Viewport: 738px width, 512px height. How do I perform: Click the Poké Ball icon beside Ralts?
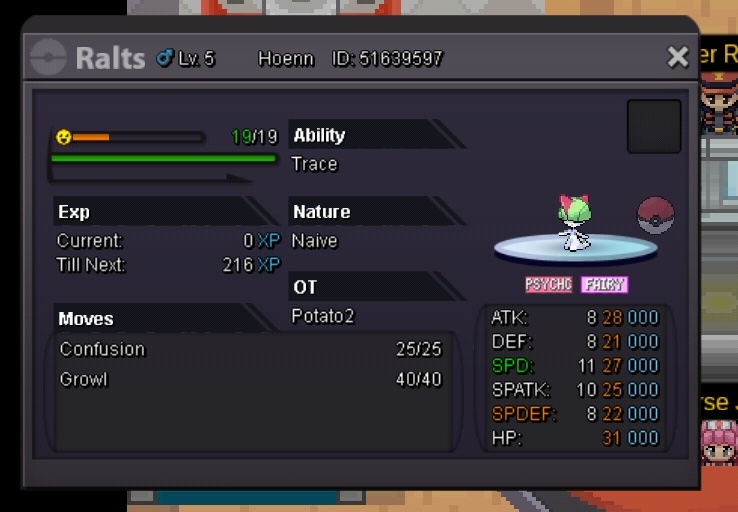[655, 215]
